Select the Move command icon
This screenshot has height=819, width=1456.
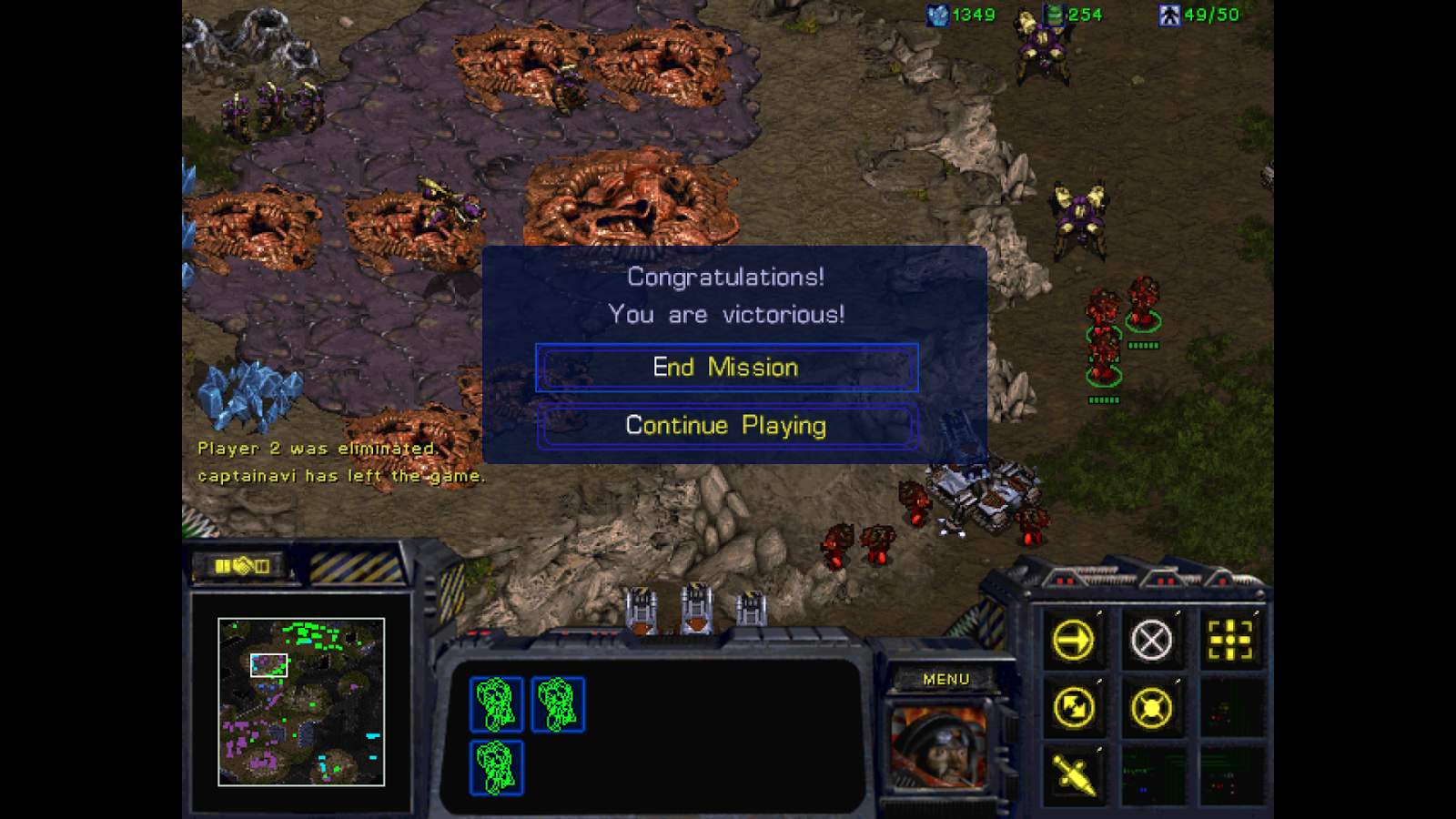[1075, 640]
